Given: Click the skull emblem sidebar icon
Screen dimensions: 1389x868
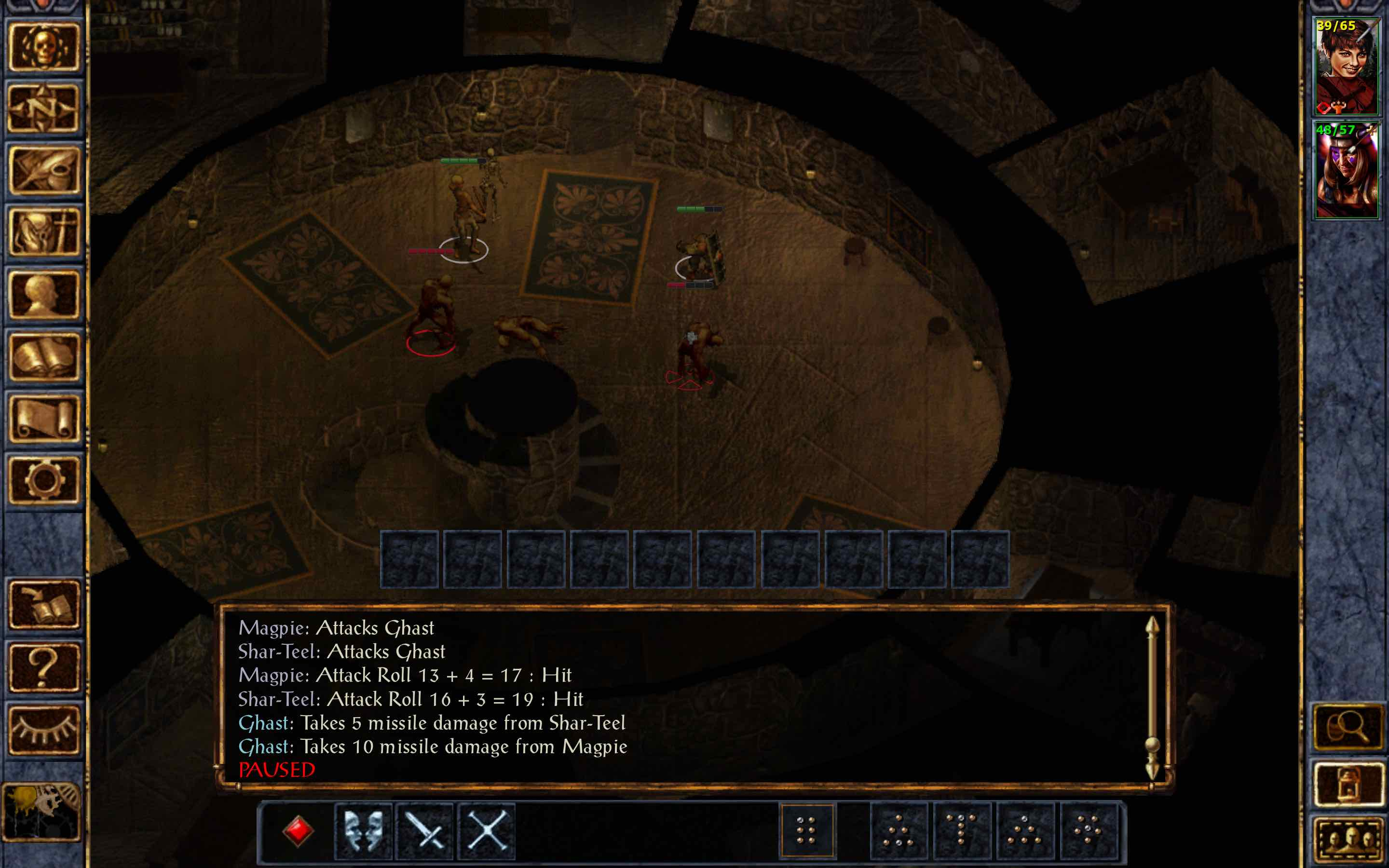Looking at the screenshot, I should click(43, 49).
